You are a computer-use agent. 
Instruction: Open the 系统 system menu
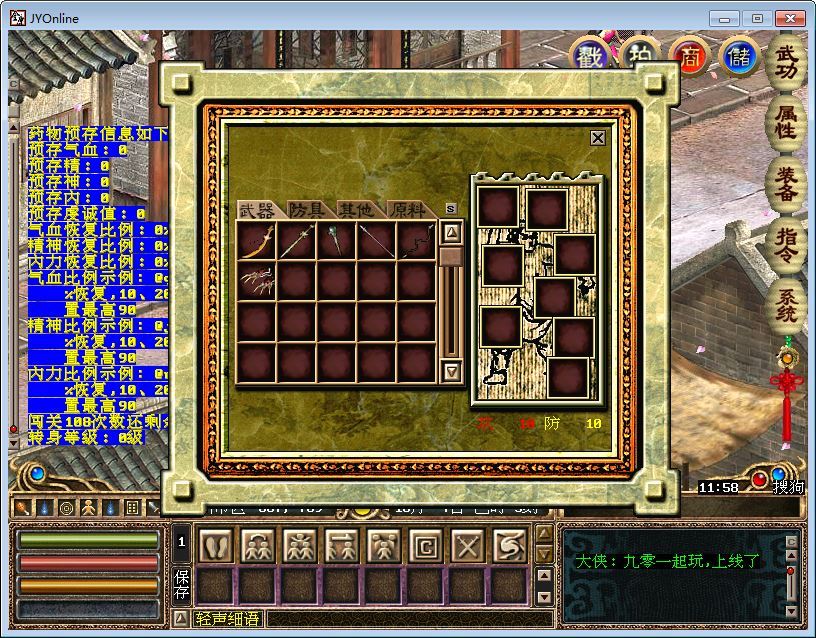[x=787, y=307]
